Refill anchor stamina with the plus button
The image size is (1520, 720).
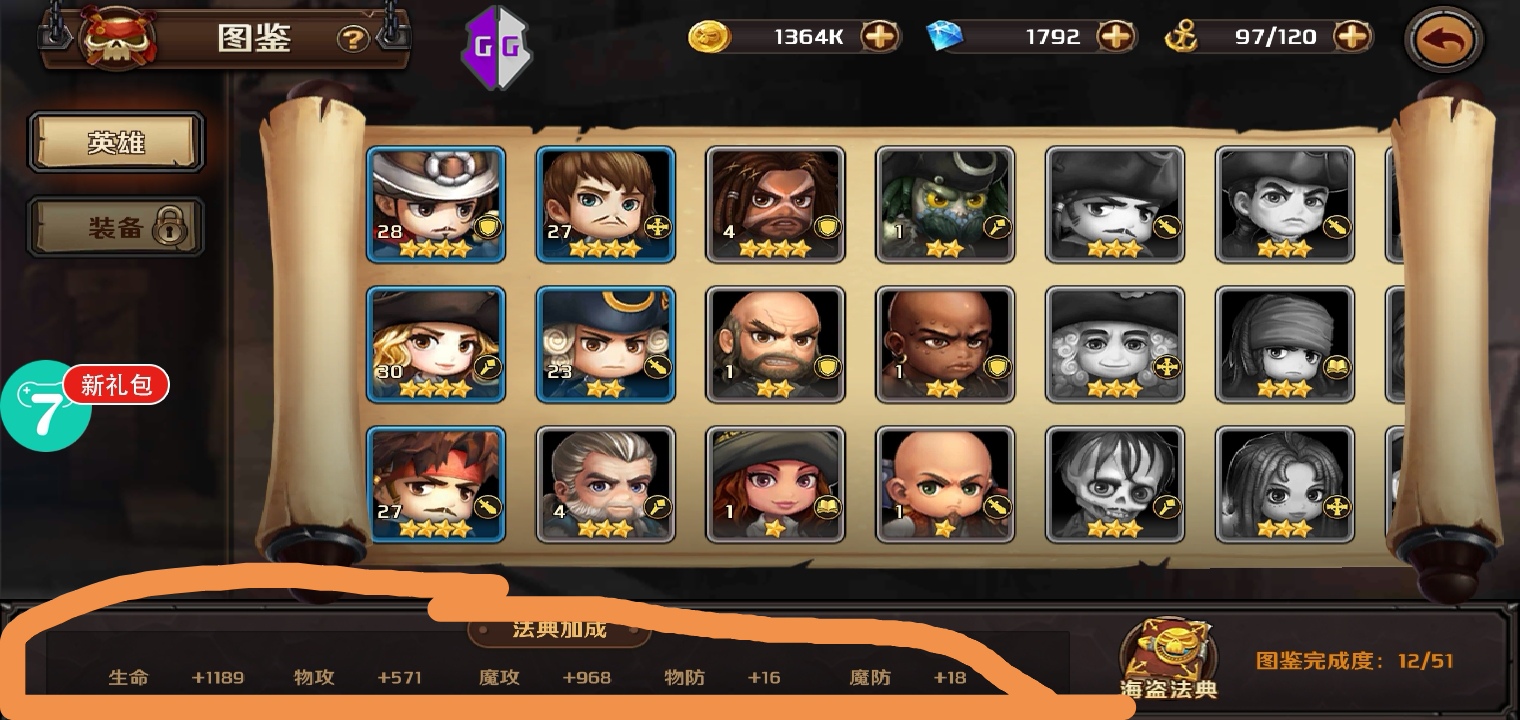[x=1352, y=37]
